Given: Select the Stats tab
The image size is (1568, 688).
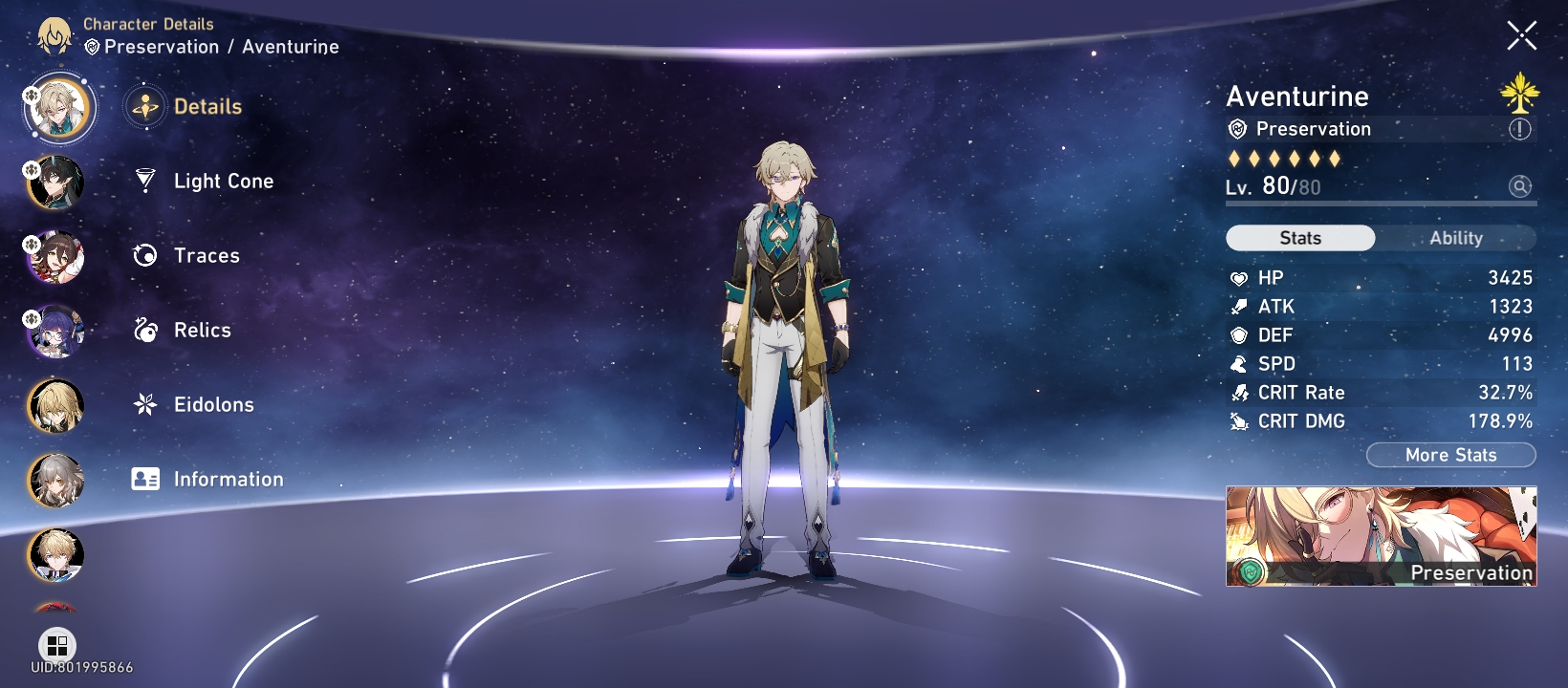Looking at the screenshot, I should pyautogui.click(x=1300, y=237).
